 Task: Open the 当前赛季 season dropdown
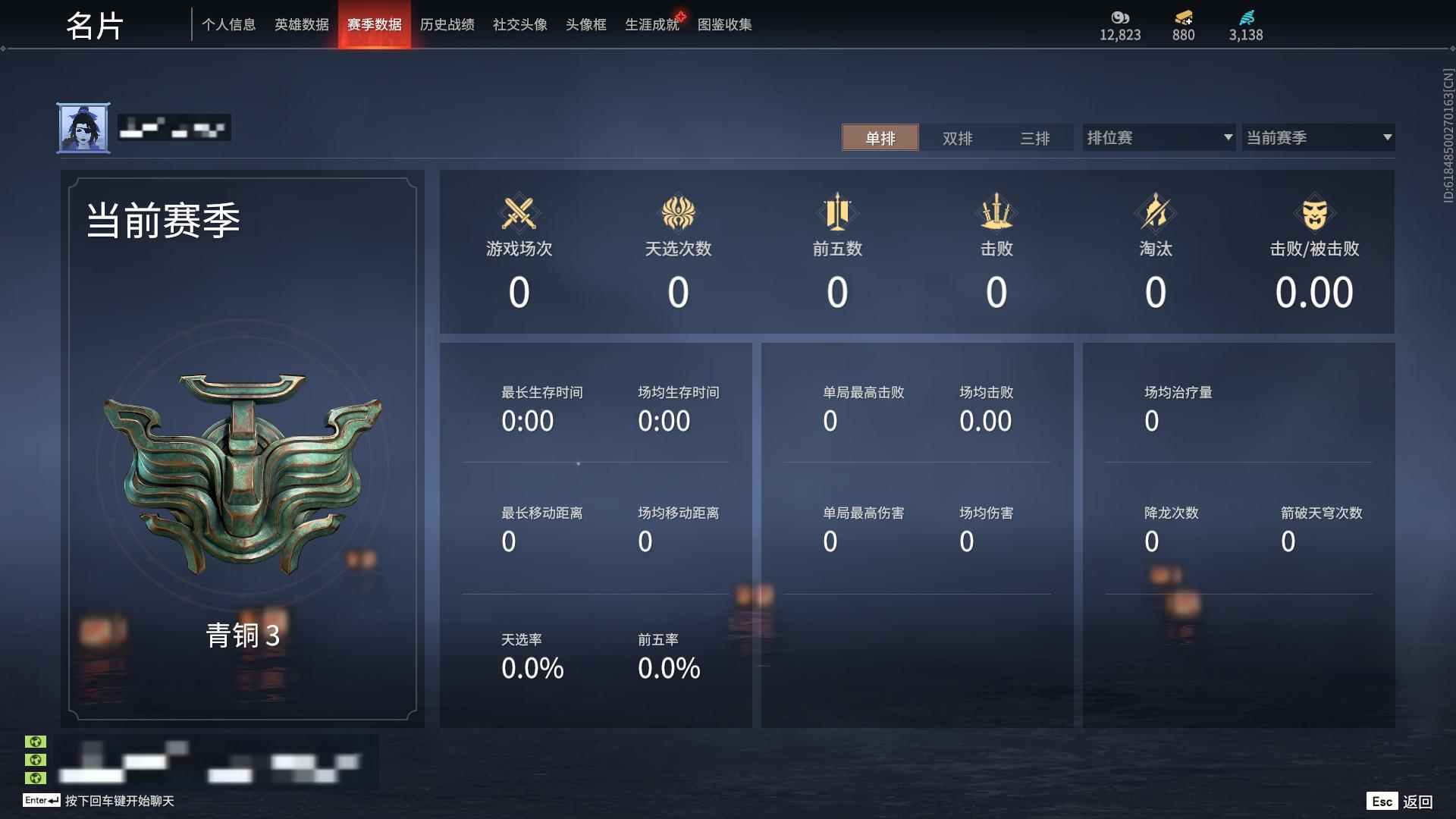pyautogui.click(x=1318, y=137)
